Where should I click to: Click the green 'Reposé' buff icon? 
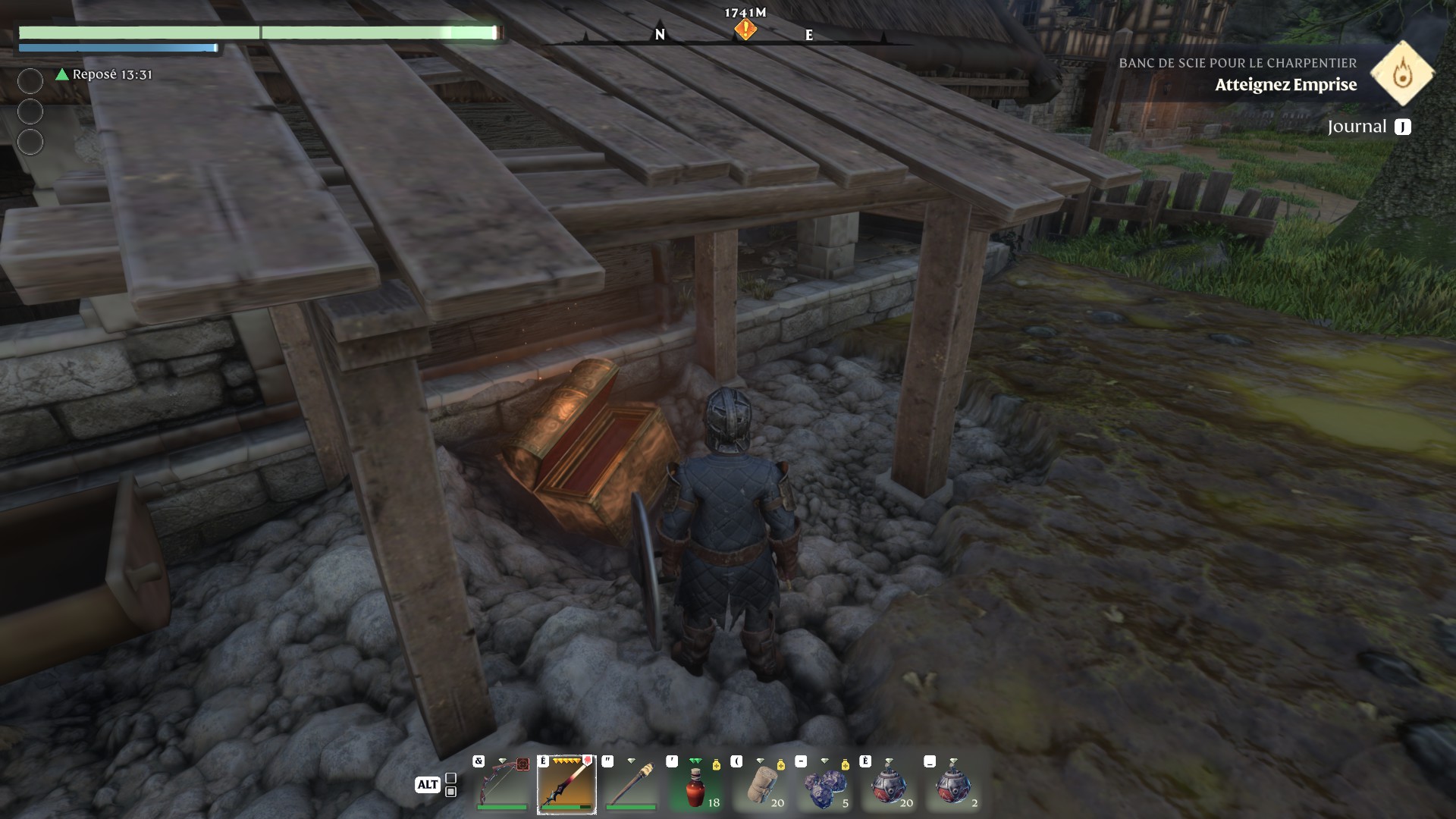(x=62, y=74)
